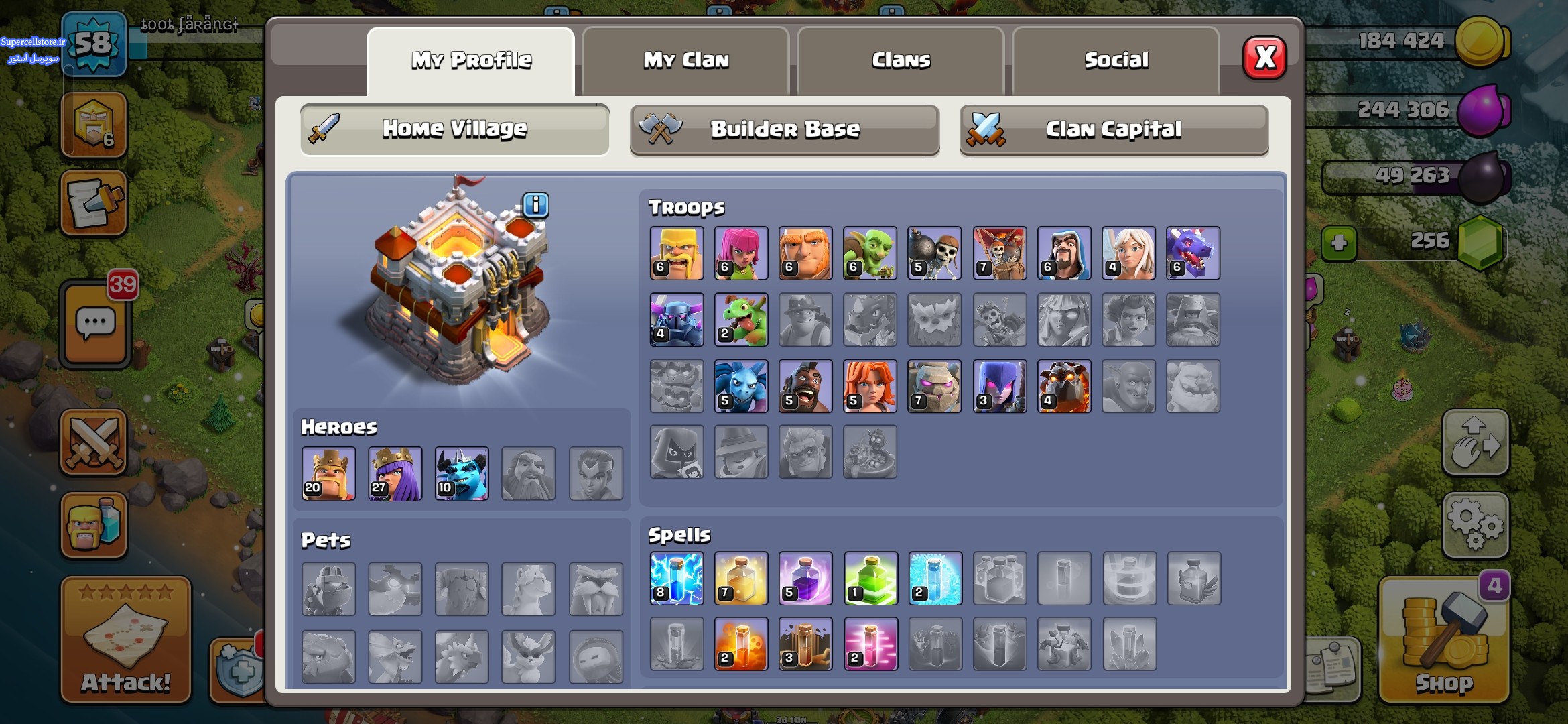
Task: Pick the Hog Rider troop icon
Action: tap(805, 386)
